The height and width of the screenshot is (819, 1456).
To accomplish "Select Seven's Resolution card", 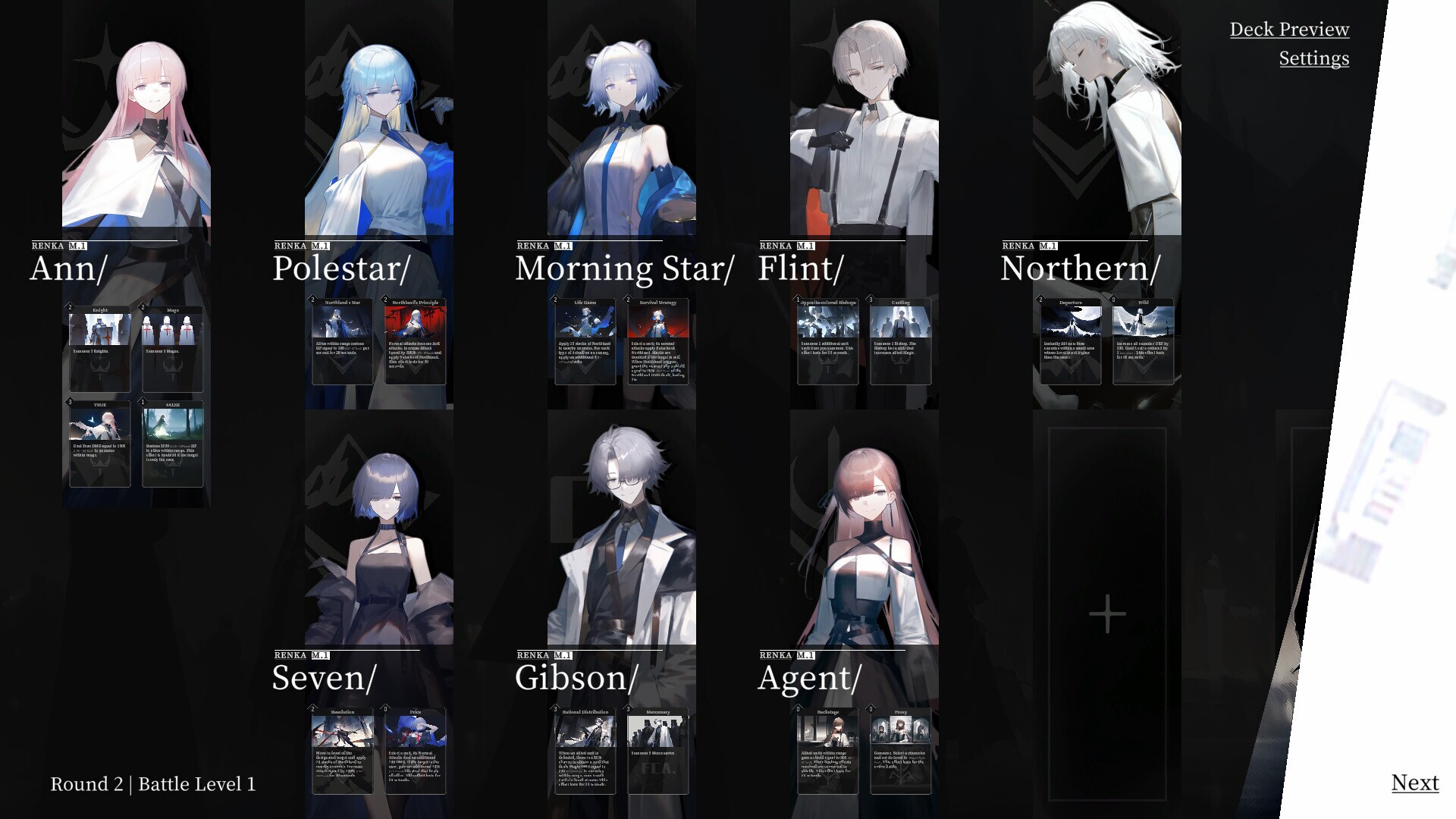I will [342, 751].
